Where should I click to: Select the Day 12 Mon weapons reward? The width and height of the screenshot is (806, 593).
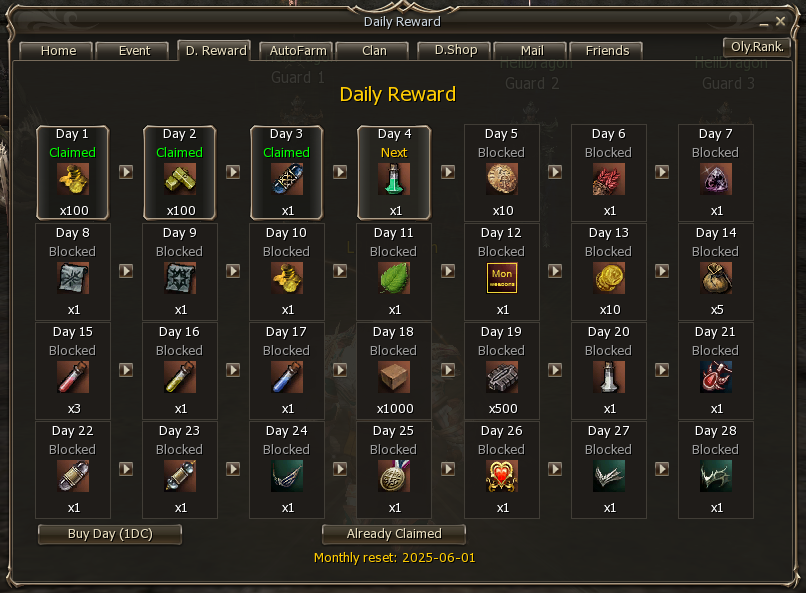[501, 278]
